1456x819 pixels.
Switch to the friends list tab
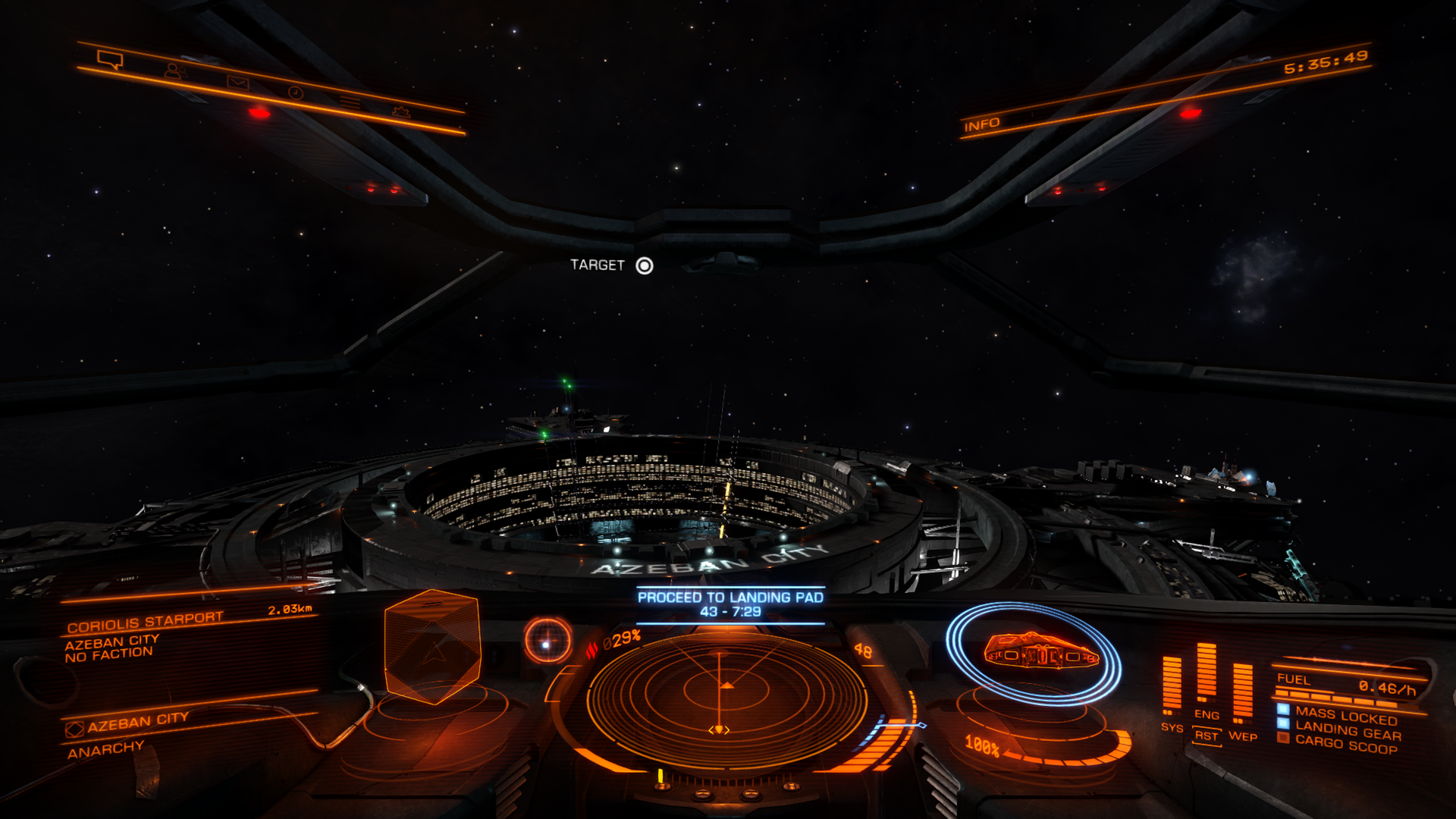(x=175, y=71)
